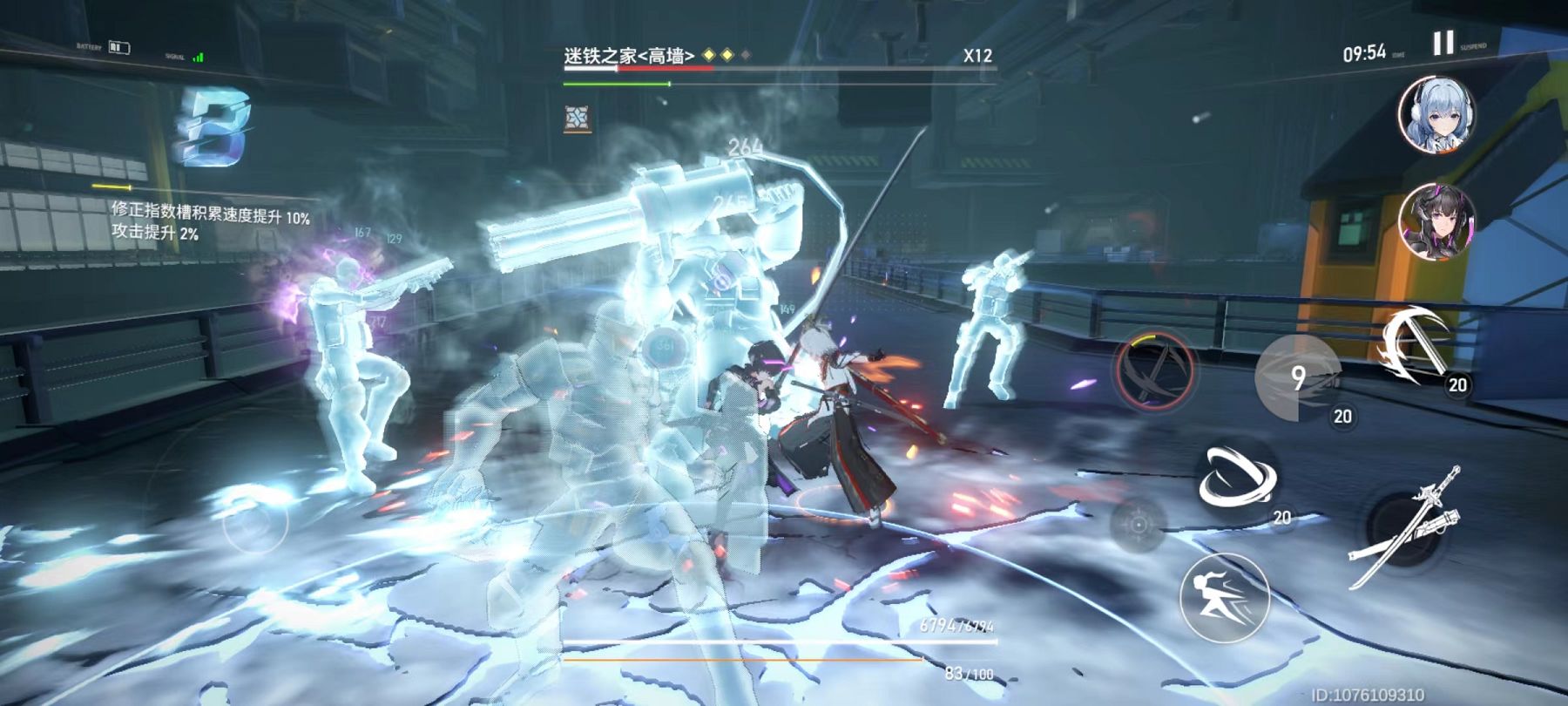Activate the red-ringed ultimate skill button

1155,369
